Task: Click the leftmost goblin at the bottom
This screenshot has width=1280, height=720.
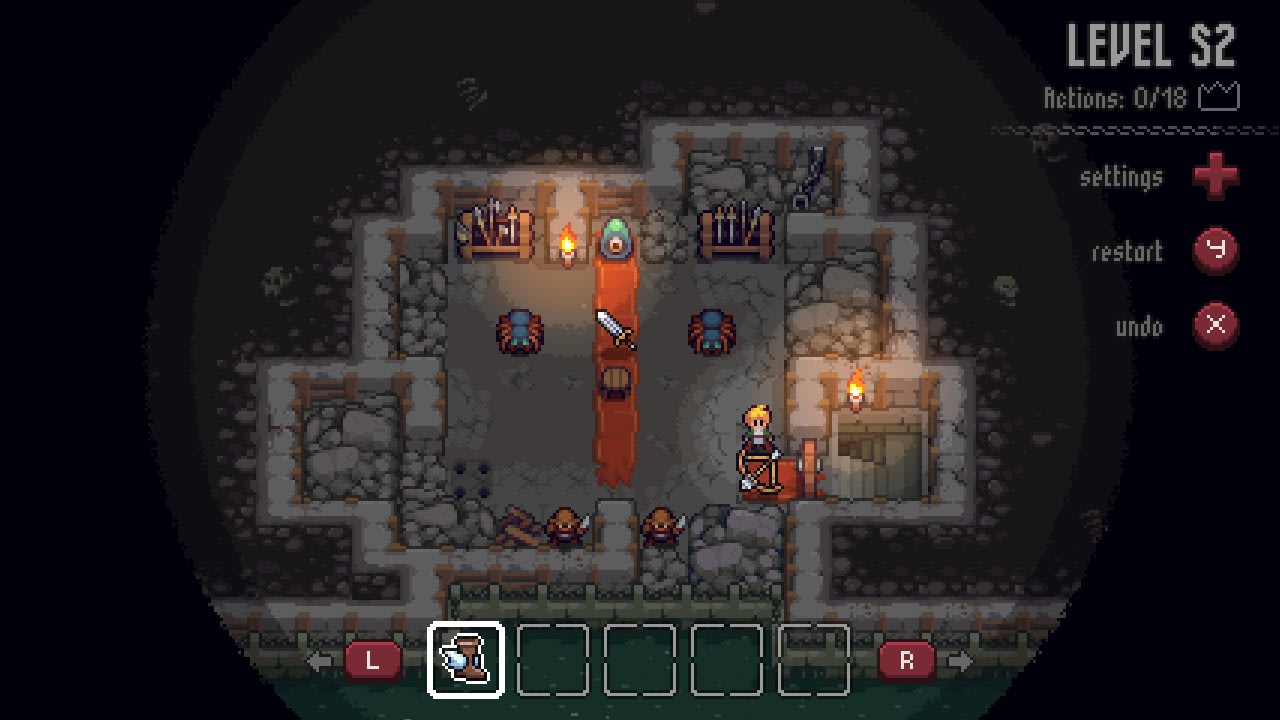Action: point(565,527)
